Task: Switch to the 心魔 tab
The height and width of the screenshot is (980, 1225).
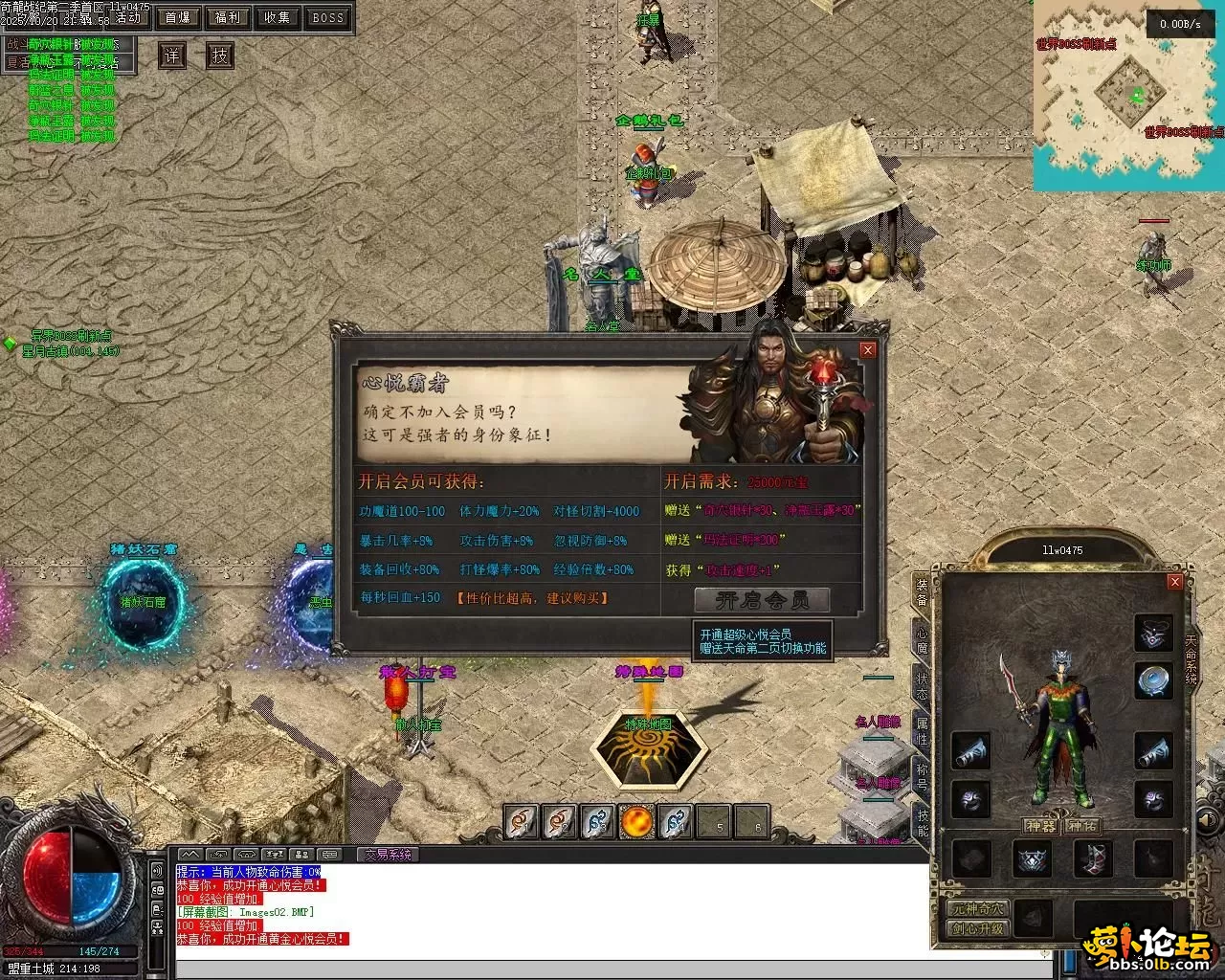Action: coord(922,639)
